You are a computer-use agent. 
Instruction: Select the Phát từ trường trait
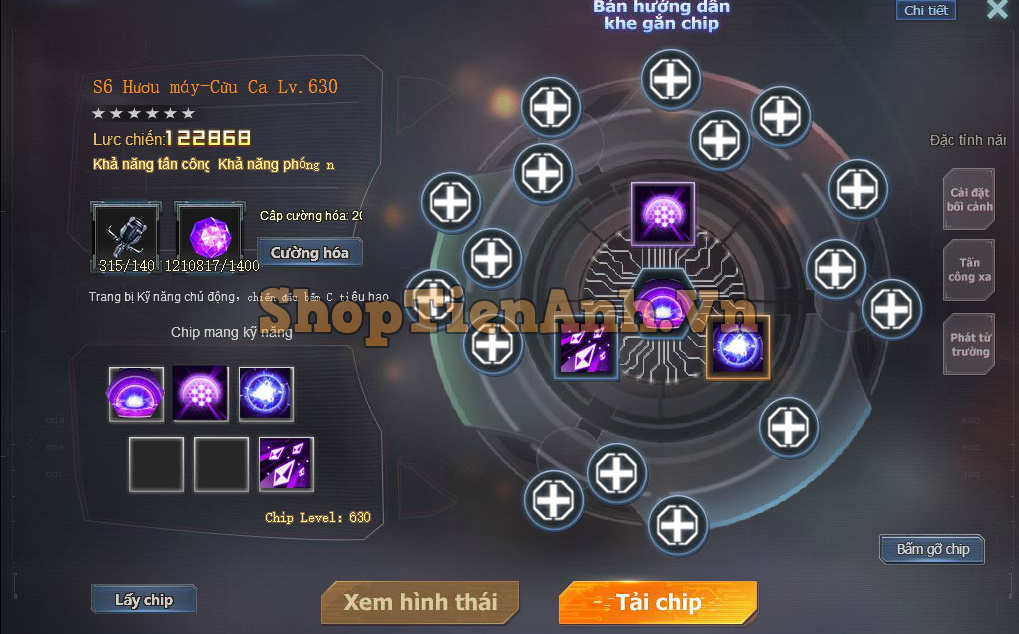[970, 345]
